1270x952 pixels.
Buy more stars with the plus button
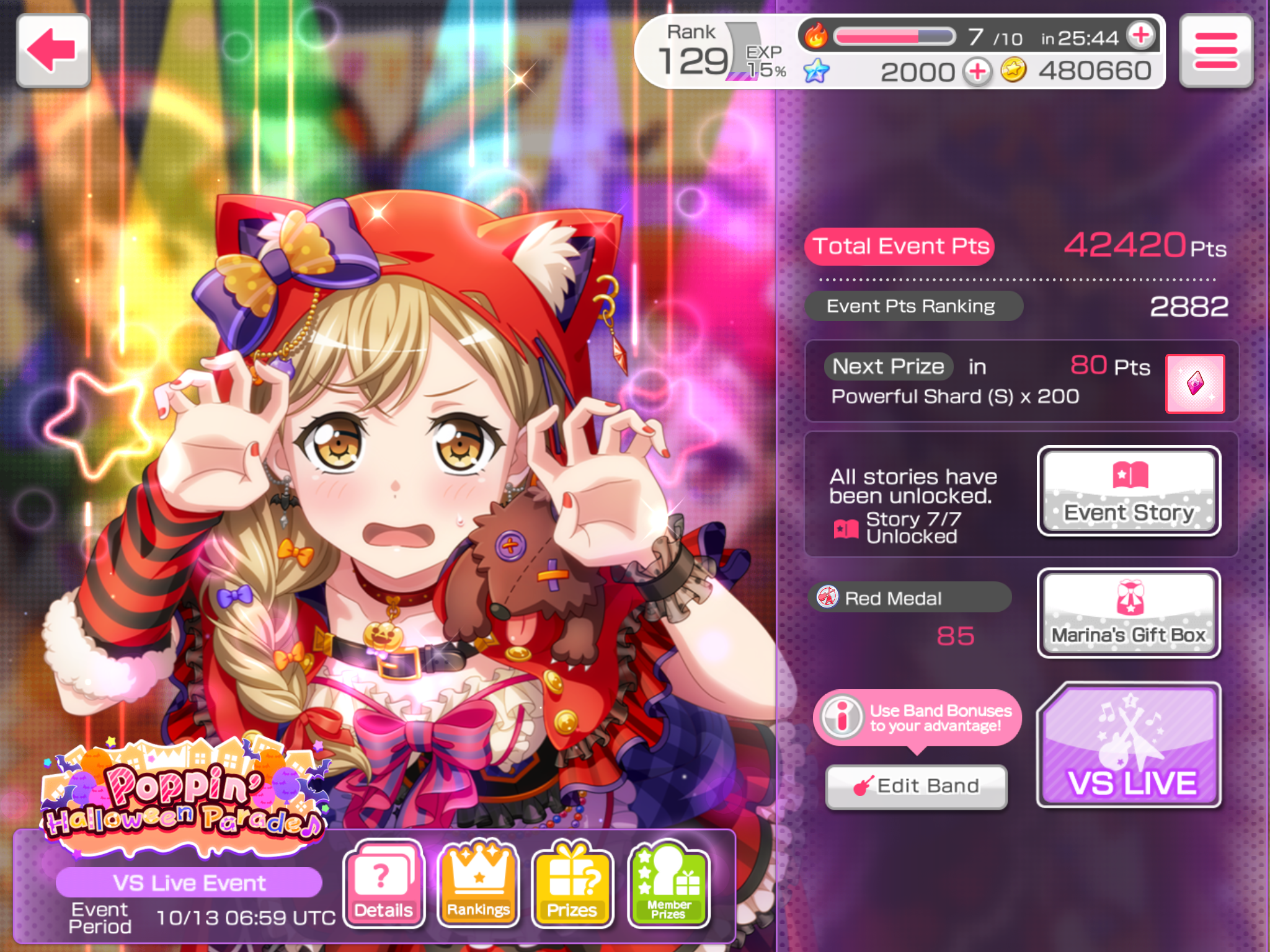pyautogui.click(x=977, y=72)
